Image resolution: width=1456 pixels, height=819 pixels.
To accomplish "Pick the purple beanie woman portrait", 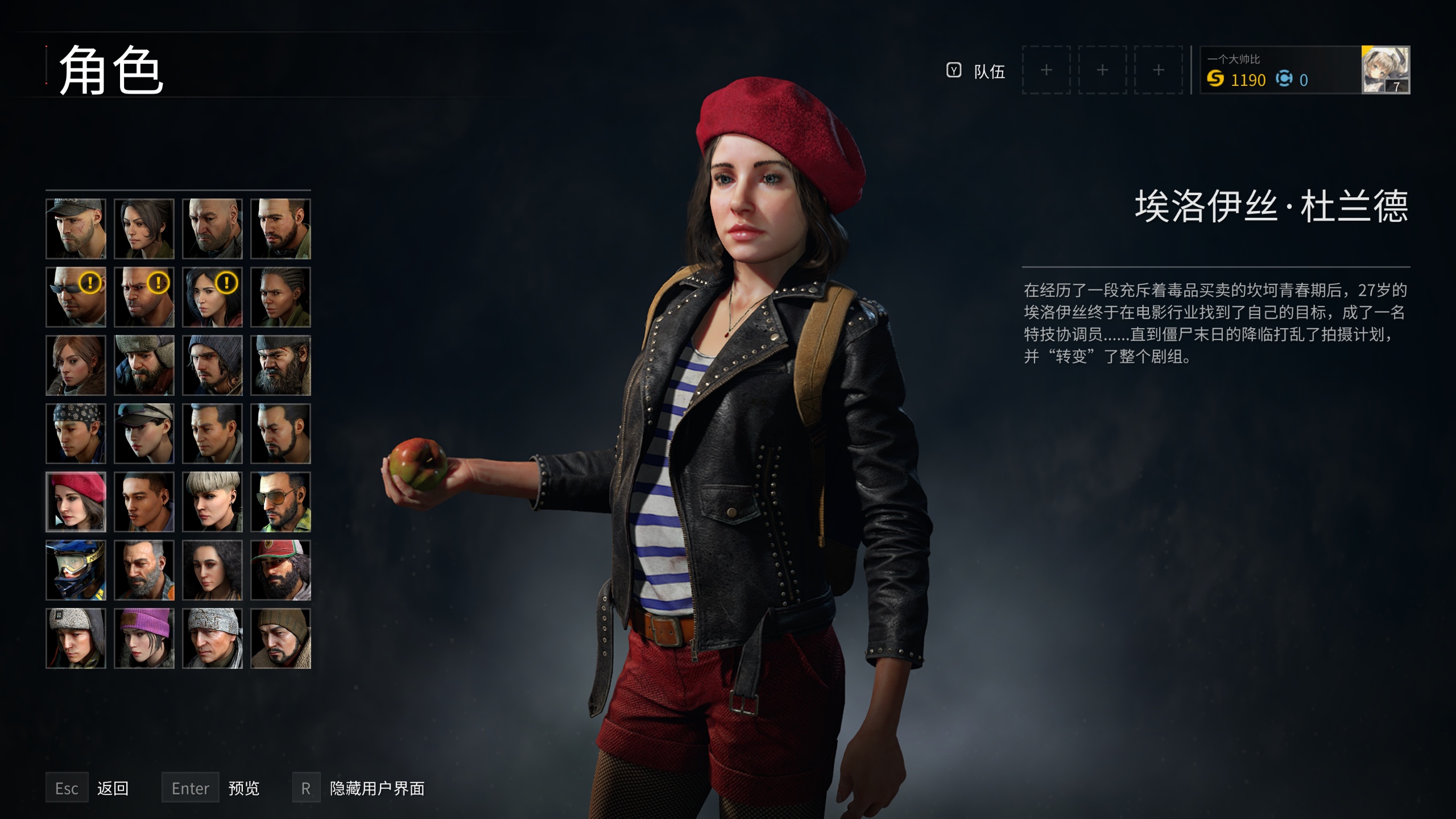I will [x=144, y=638].
